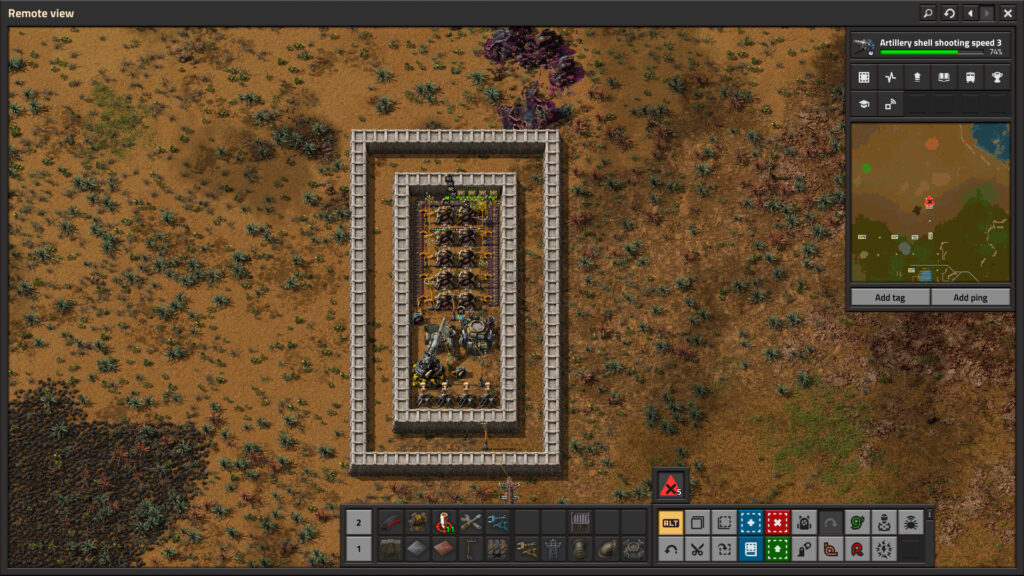Choose the green upgrade planner tool

[x=777, y=548]
